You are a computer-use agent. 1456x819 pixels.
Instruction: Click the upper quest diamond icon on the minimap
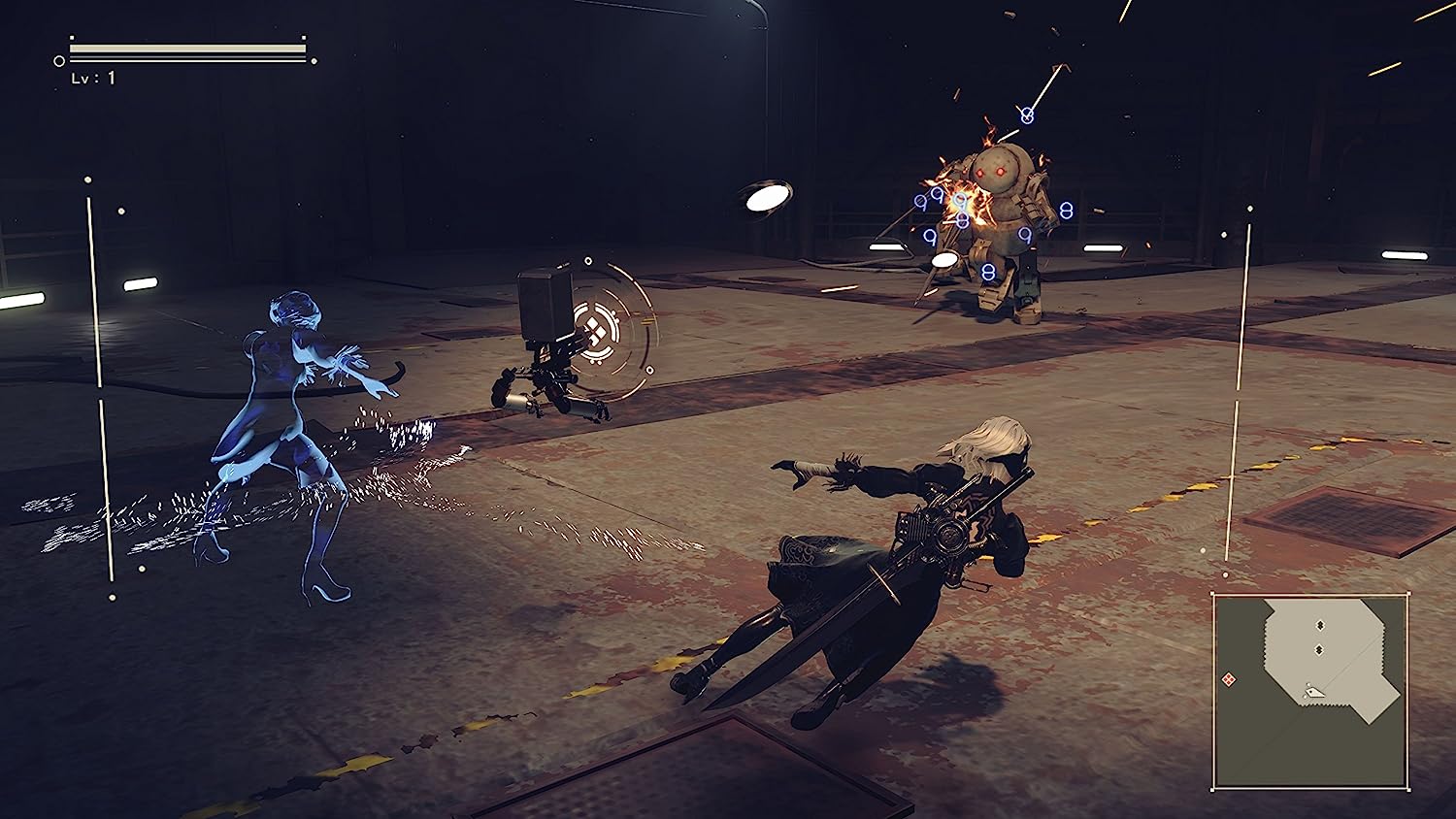1320,625
